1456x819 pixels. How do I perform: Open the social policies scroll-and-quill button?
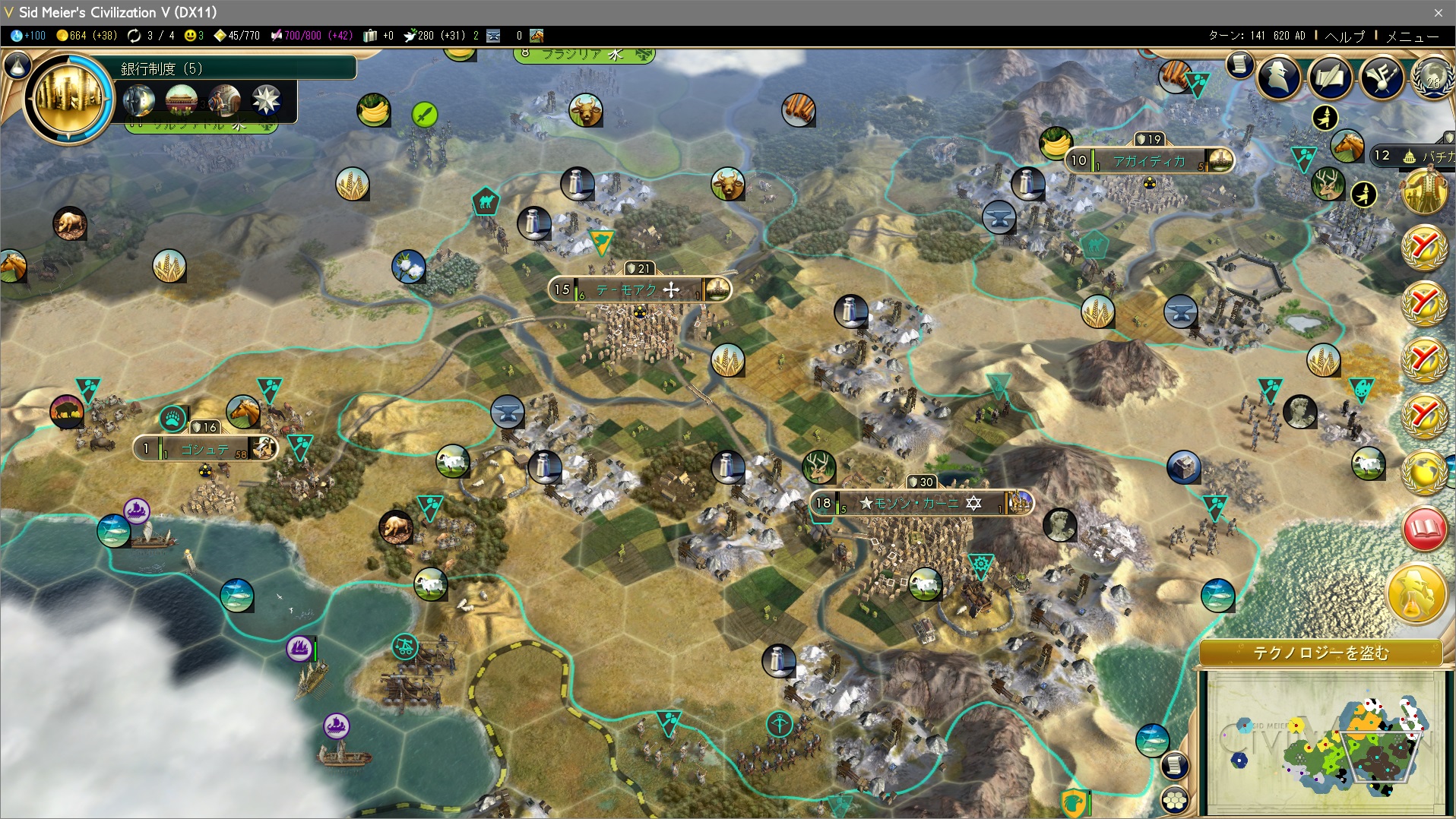coord(1330,77)
